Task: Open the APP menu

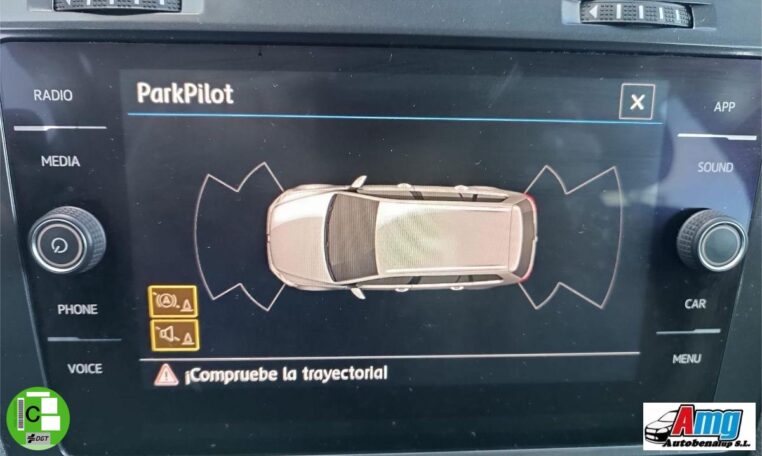Action: (x=724, y=107)
